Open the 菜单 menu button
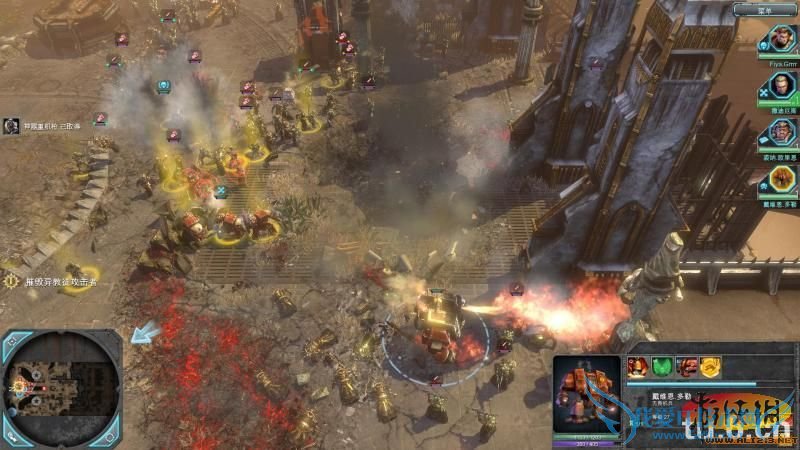The width and height of the screenshot is (800, 450). tap(764, 10)
